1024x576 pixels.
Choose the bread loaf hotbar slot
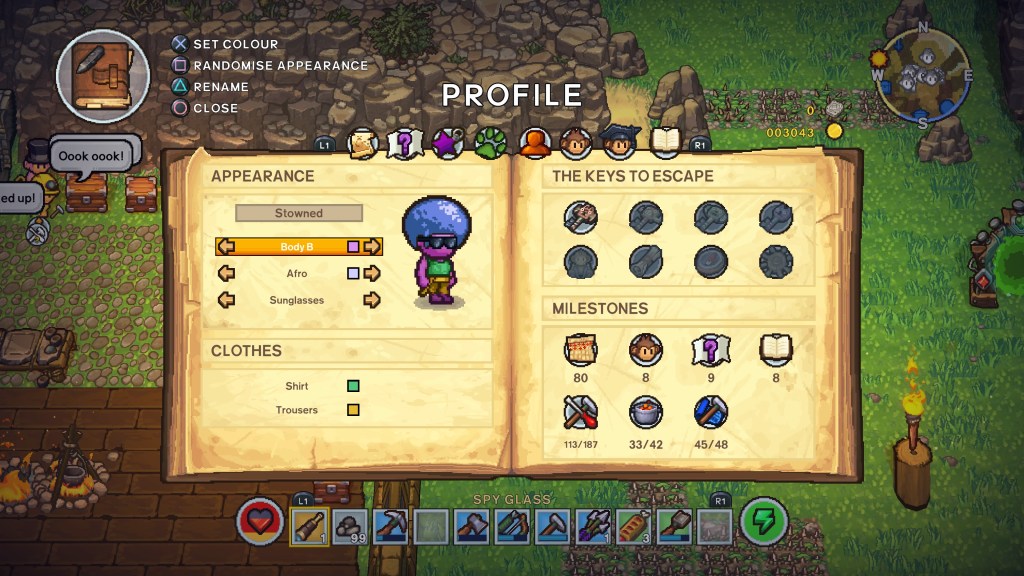click(x=635, y=525)
